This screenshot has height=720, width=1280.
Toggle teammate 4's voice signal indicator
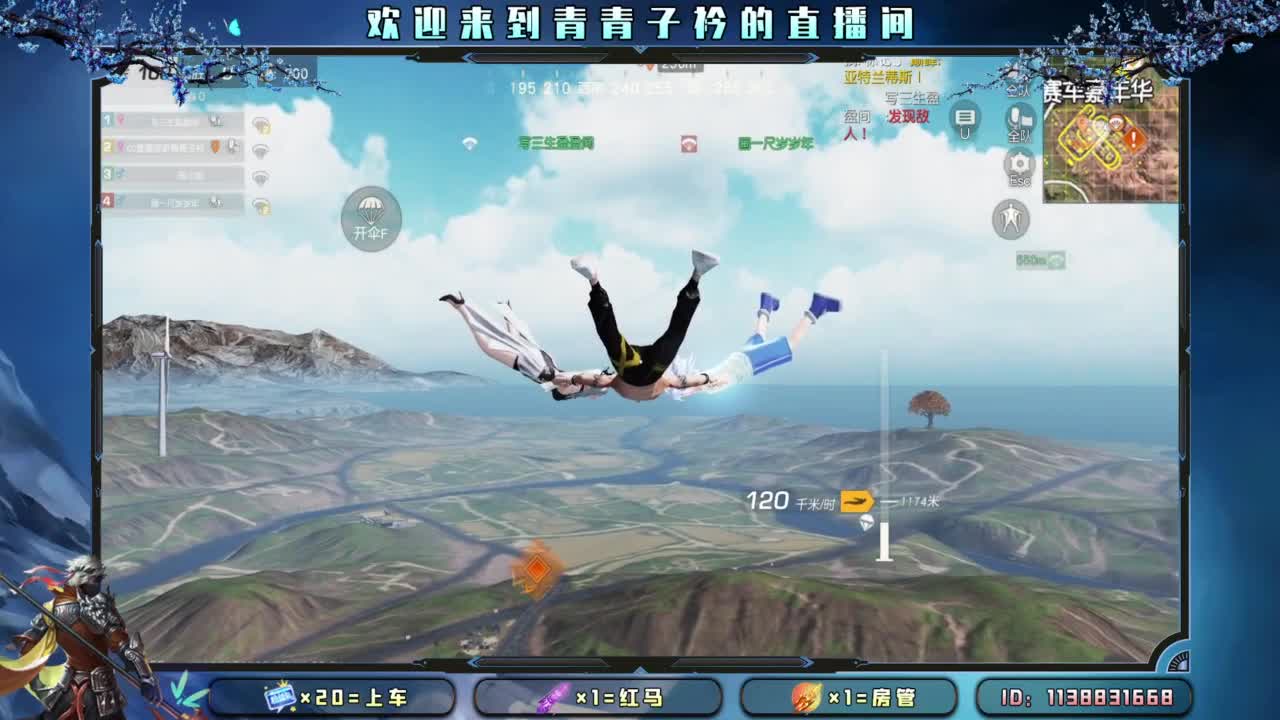point(262,203)
